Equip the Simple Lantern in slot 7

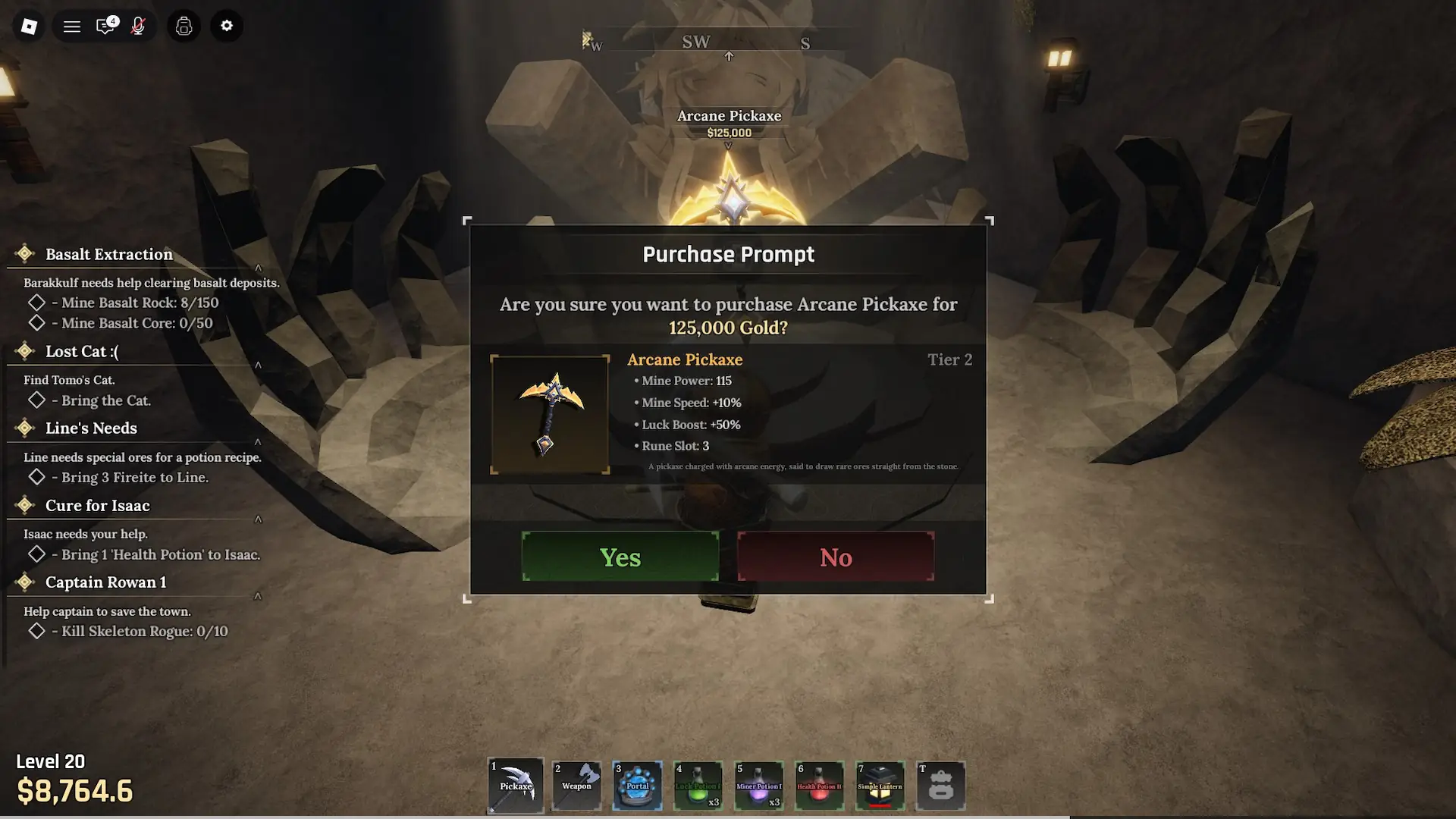coord(880,786)
